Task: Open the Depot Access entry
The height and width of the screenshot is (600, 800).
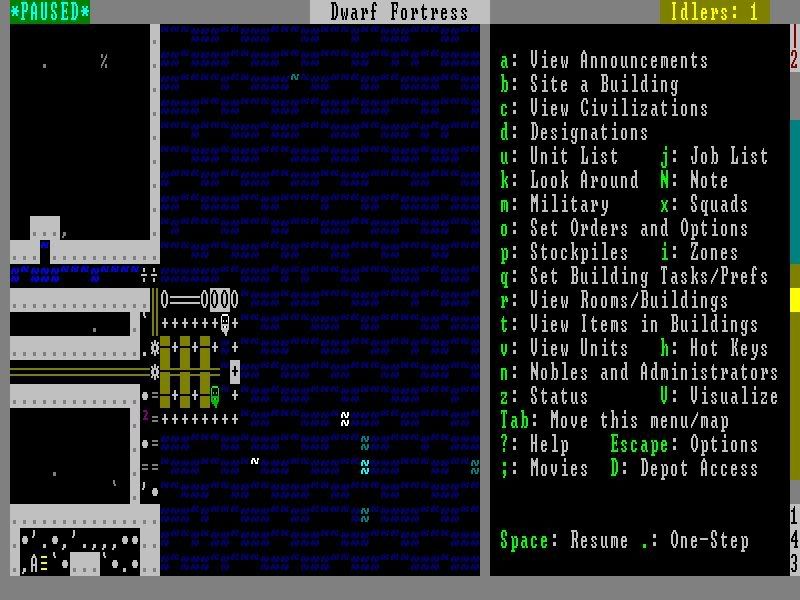Action: point(698,469)
